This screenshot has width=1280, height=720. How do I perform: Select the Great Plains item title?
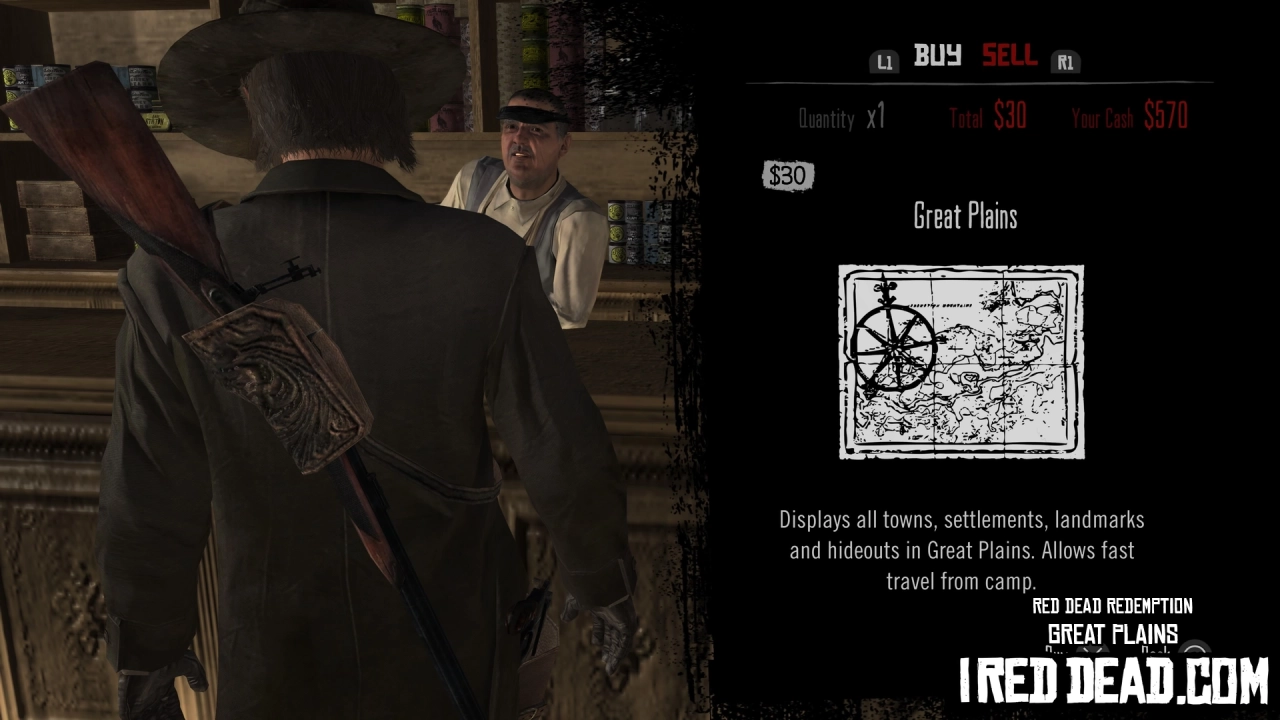pyautogui.click(x=964, y=216)
